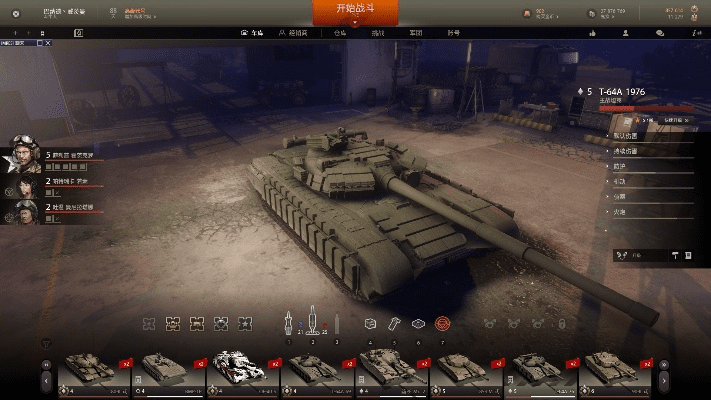Open the 仓库 warehouse tab
The width and height of the screenshot is (711, 400).
pyautogui.click(x=342, y=33)
